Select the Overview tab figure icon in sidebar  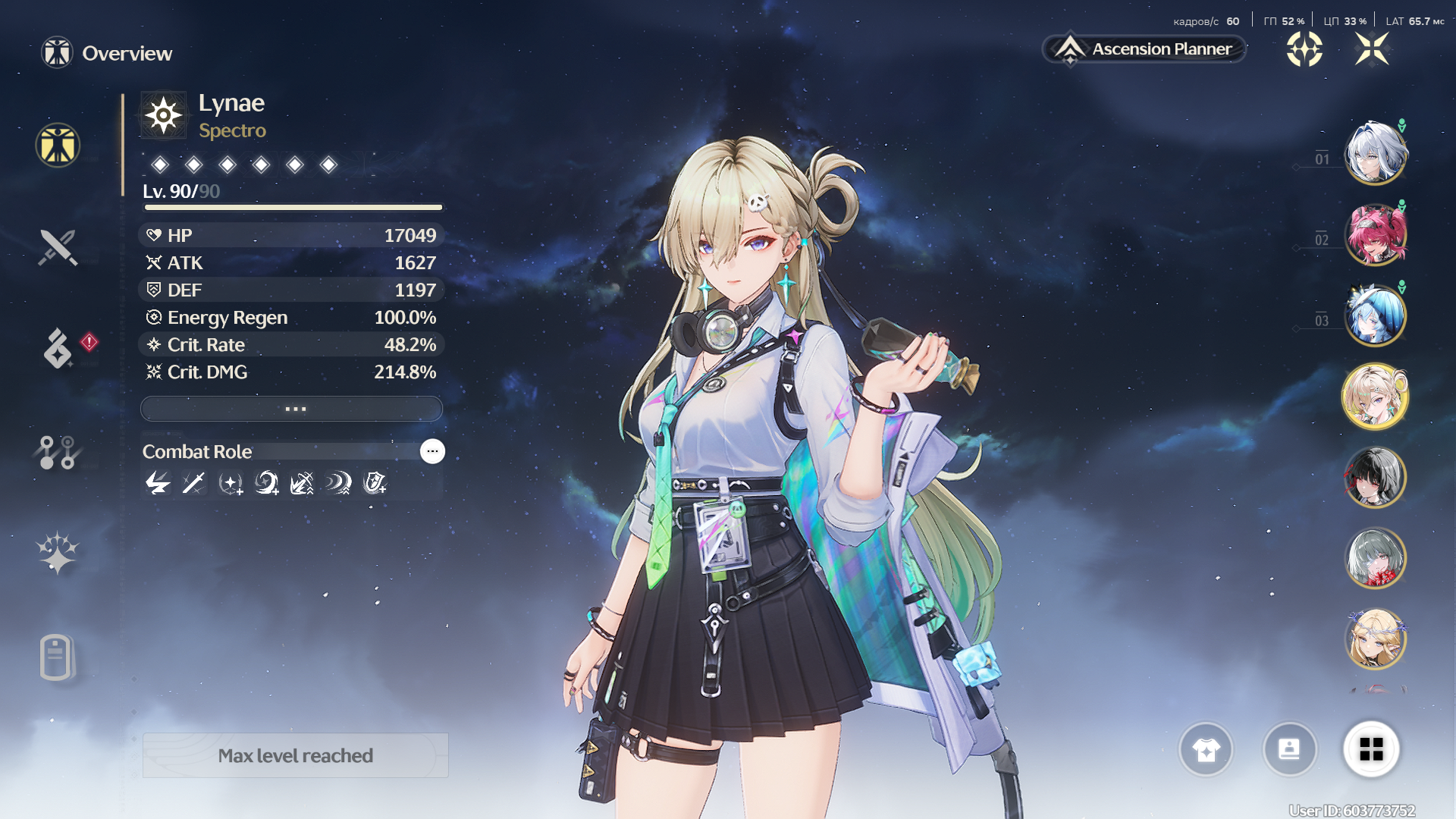pyautogui.click(x=58, y=145)
